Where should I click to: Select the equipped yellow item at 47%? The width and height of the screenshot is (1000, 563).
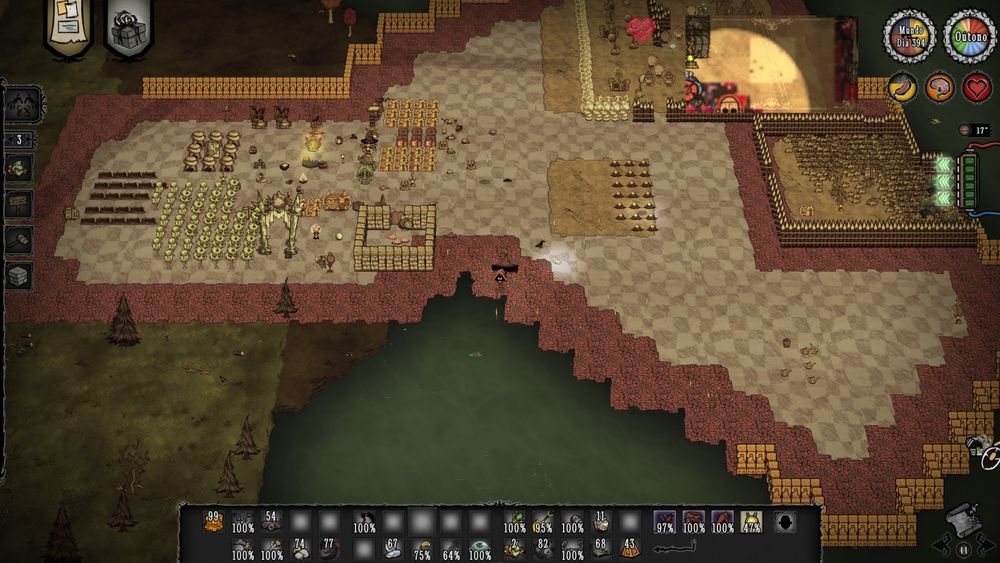[751, 521]
